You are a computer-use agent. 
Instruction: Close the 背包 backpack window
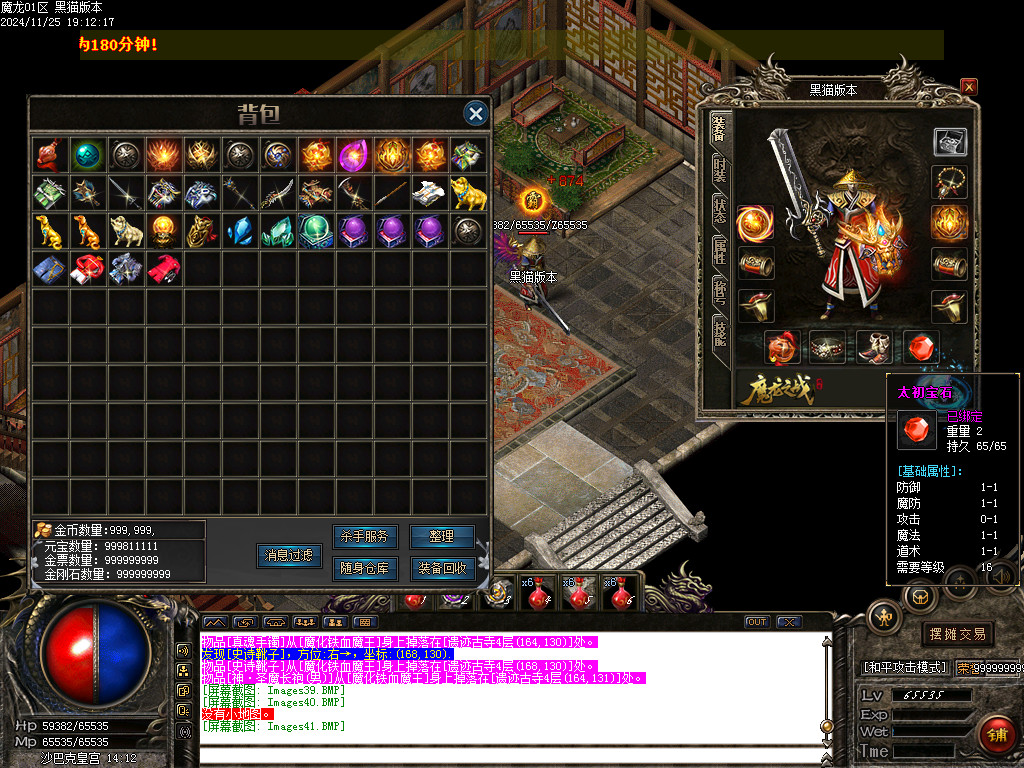point(477,114)
